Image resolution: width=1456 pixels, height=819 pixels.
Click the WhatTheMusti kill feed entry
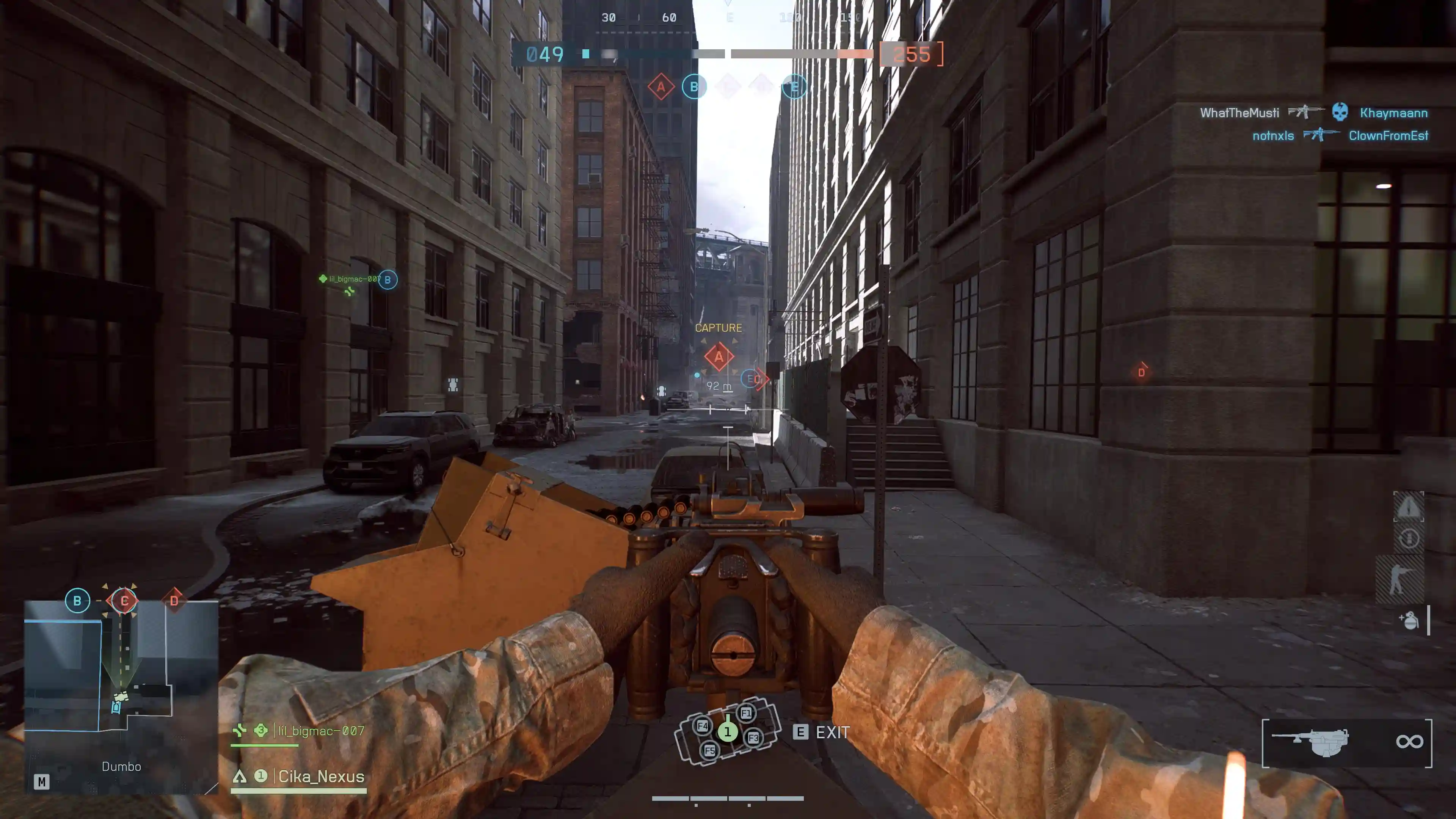tap(1239, 113)
